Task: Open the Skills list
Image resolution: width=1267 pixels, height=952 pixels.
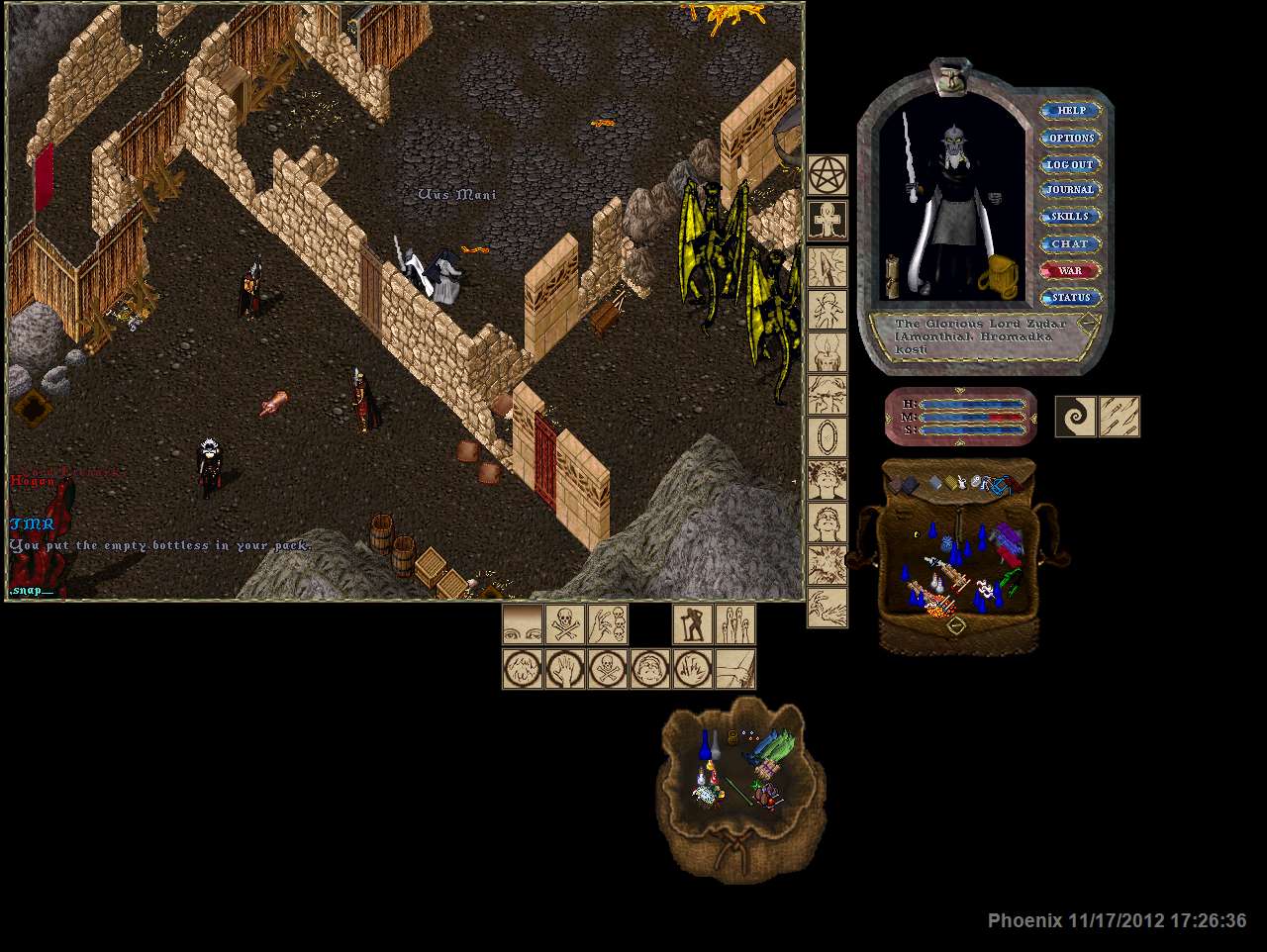Action: pos(1071,217)
